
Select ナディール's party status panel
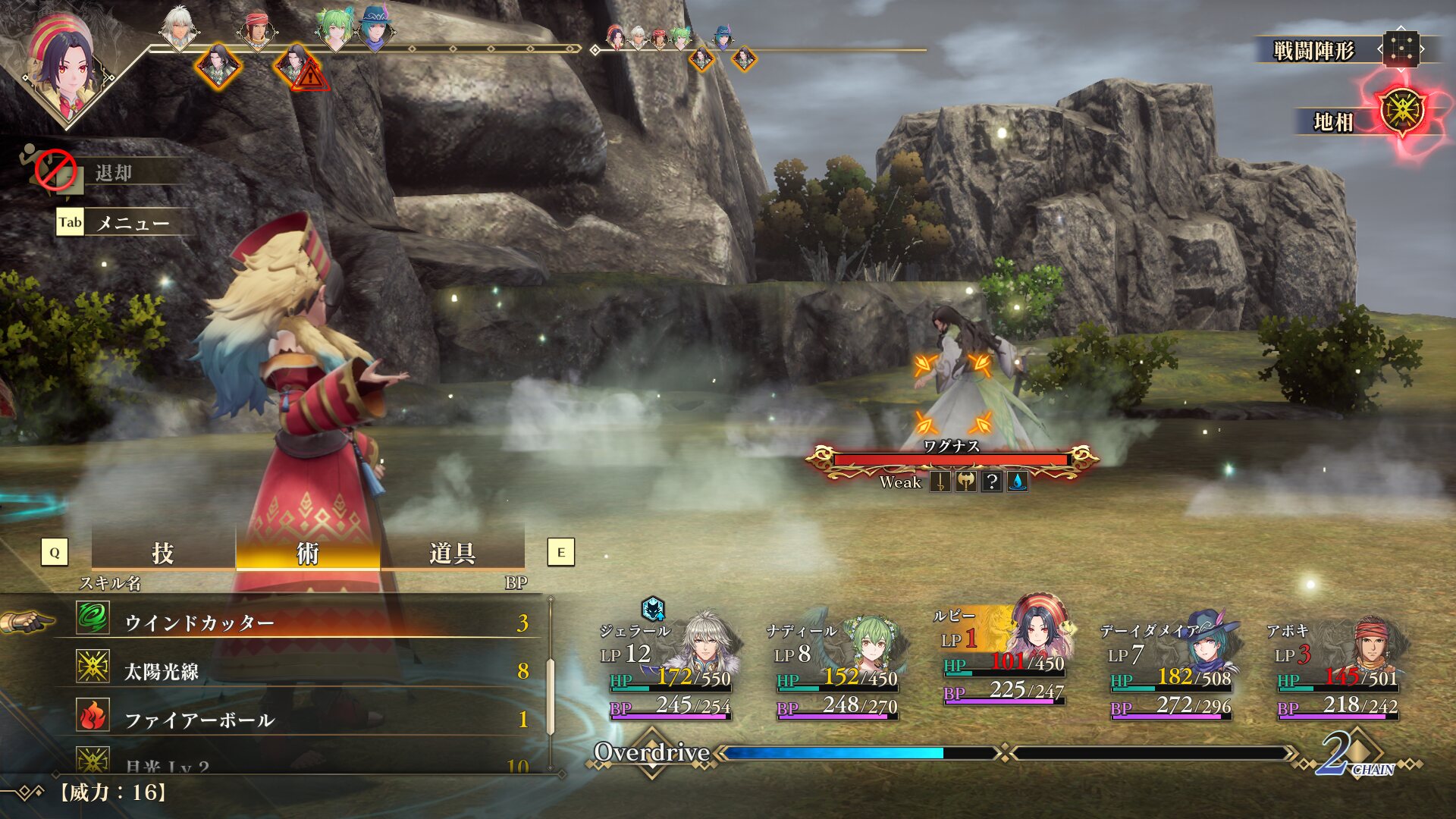click(x=834, y=667)
